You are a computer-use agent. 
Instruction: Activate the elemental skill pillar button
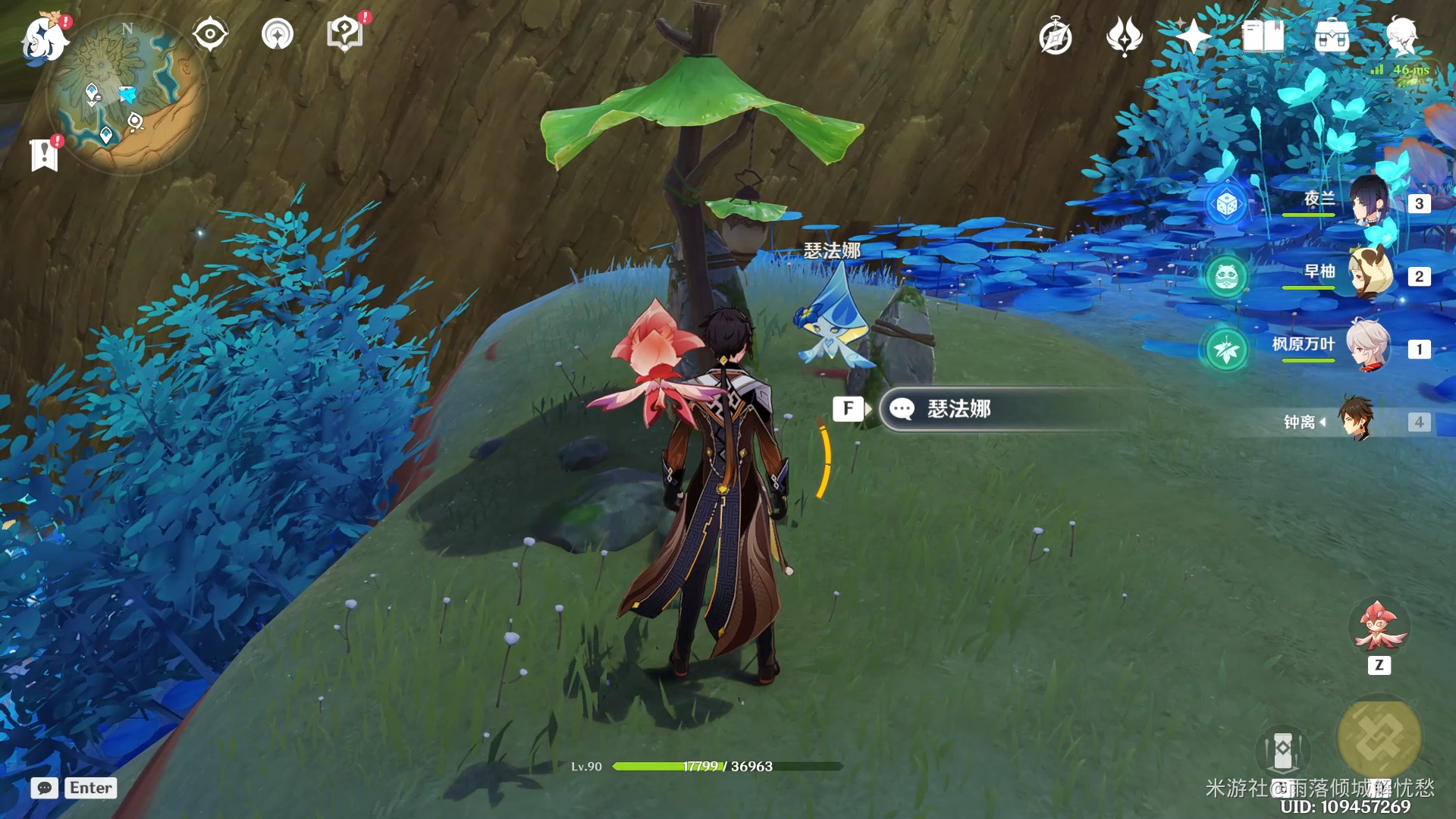pyautogui.click(x=1282, y=752)
